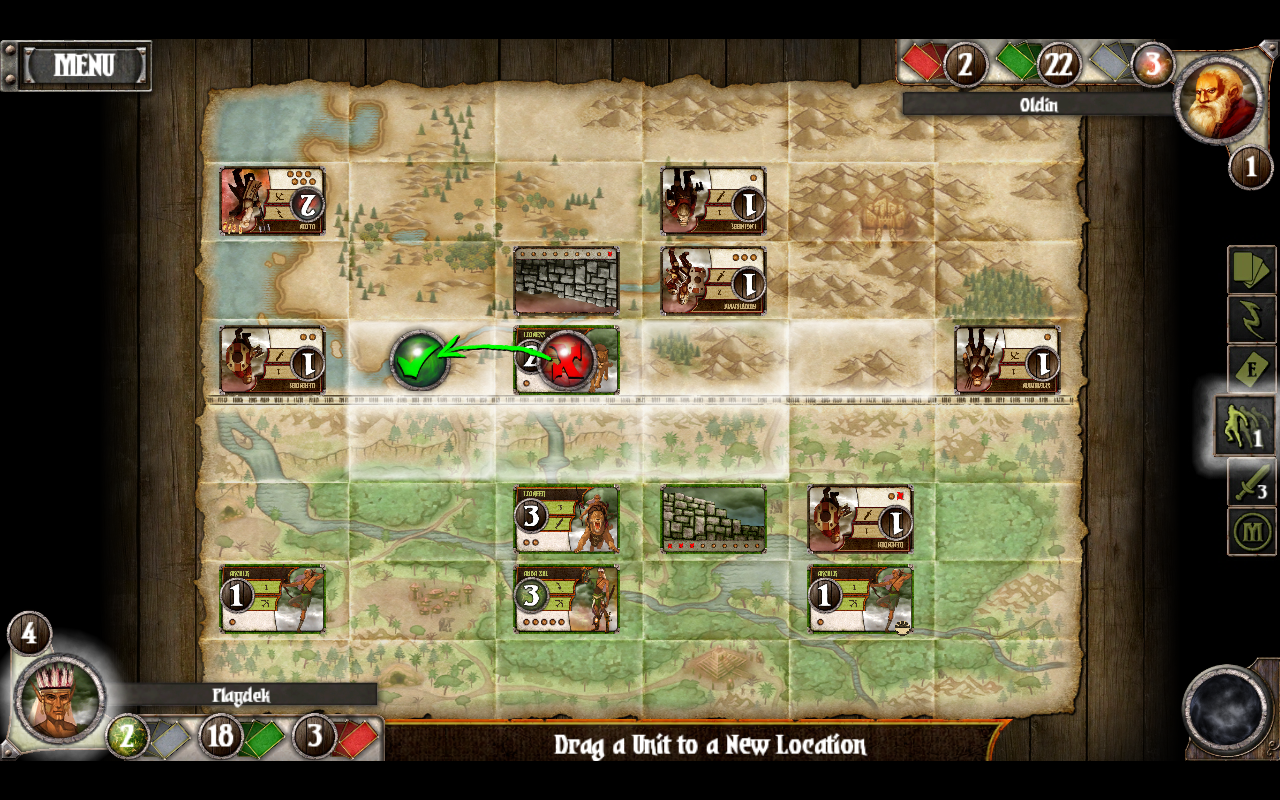Open your hand of cards icon
The width and height of the screenshot is (1280, 800).
tap(1248, 272)
